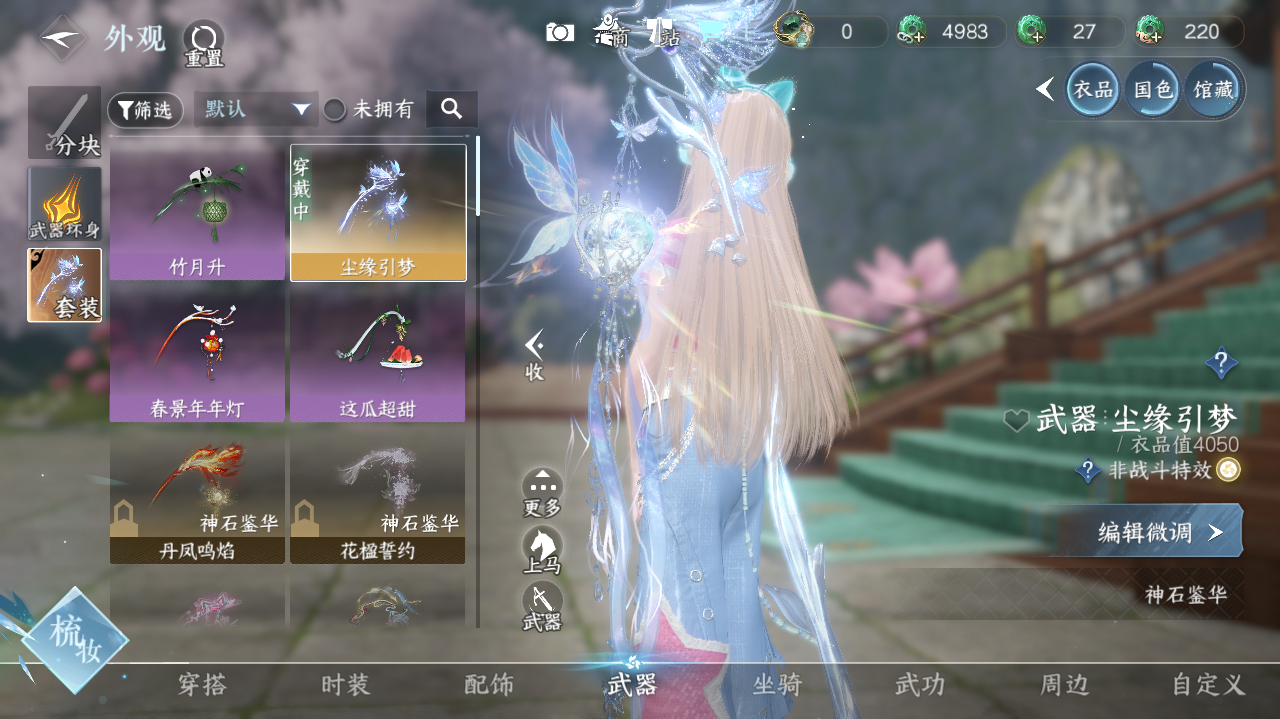Screen dimensions: 1280x719
Task: Collapse the list with the 收 arrow
Action: tap(535, 353)
